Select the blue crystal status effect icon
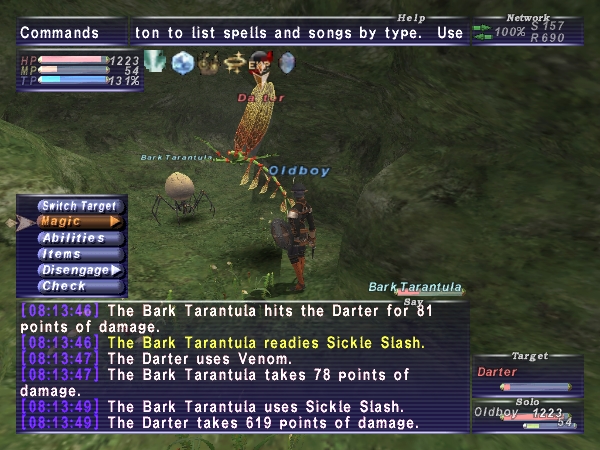Viewport: 600px width, 450px height. [182, 62]
